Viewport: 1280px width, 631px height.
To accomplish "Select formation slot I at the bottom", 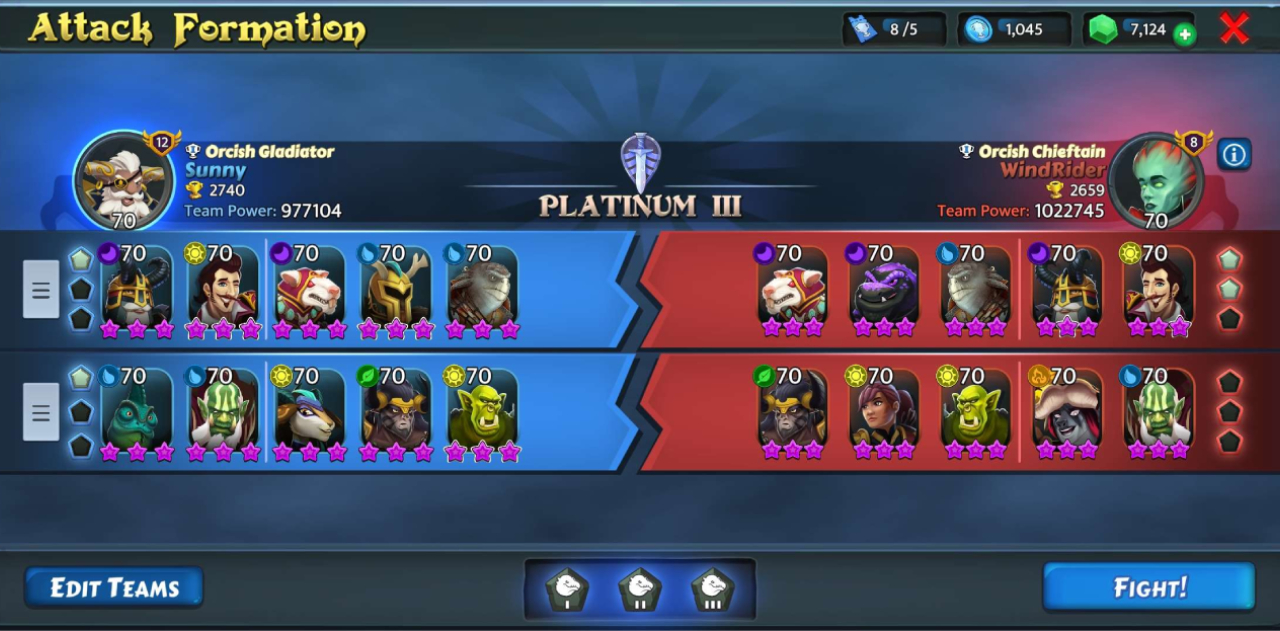I will [x=567, y=590].
